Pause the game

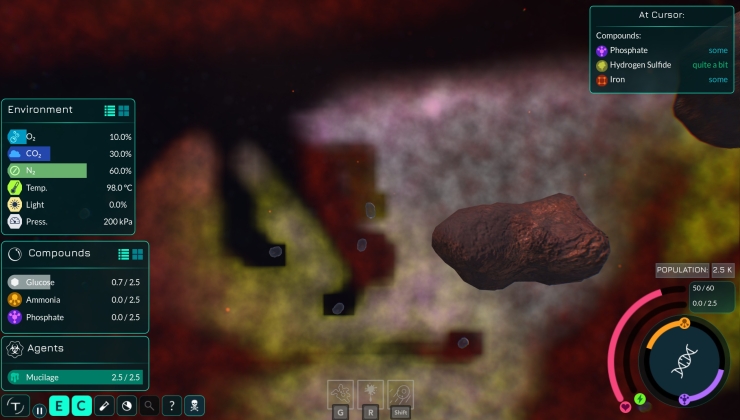40,409
